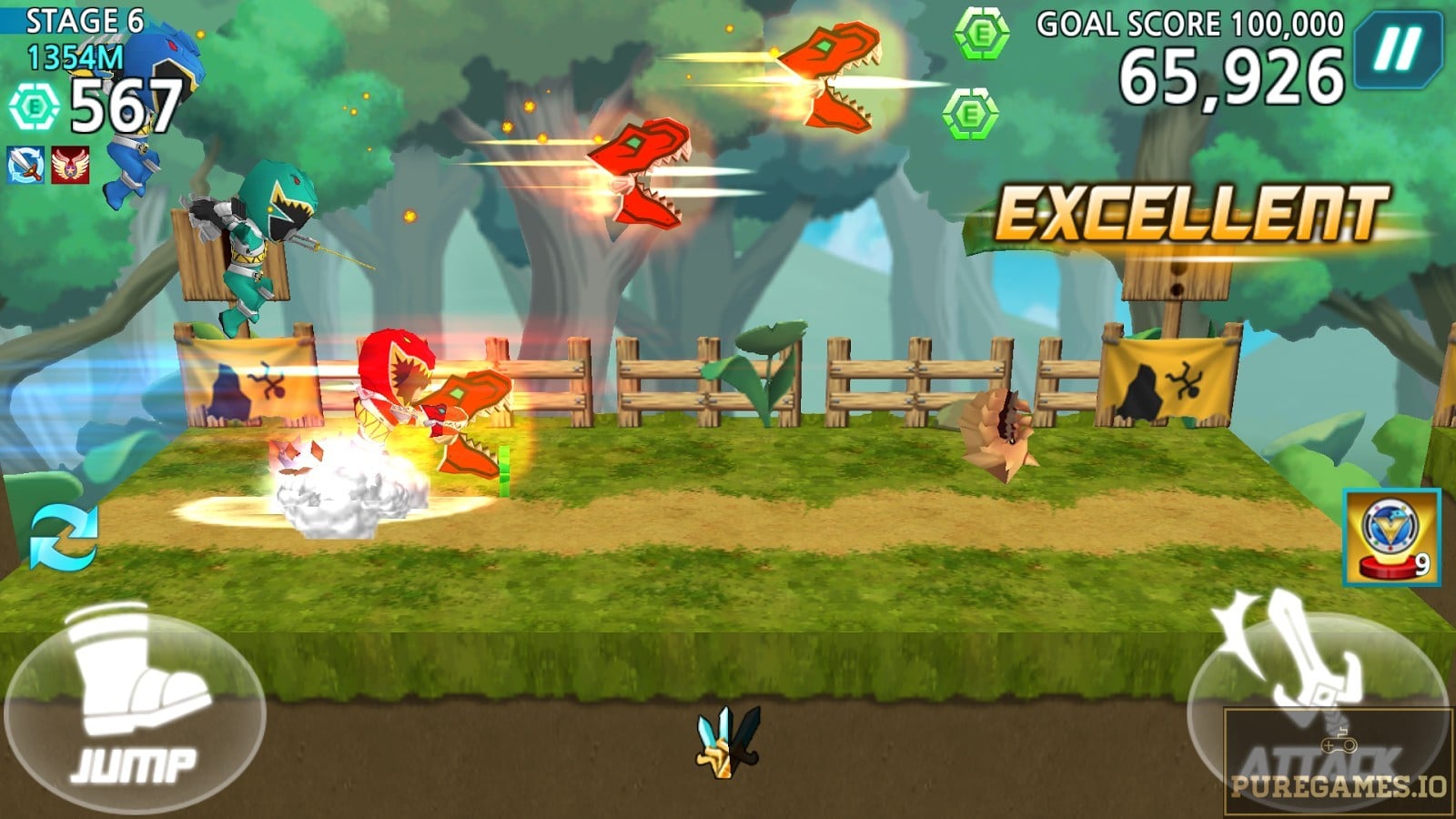Grab the glowing sword pickup on the ground
The image size is (1456, 819).
[728, 742]
